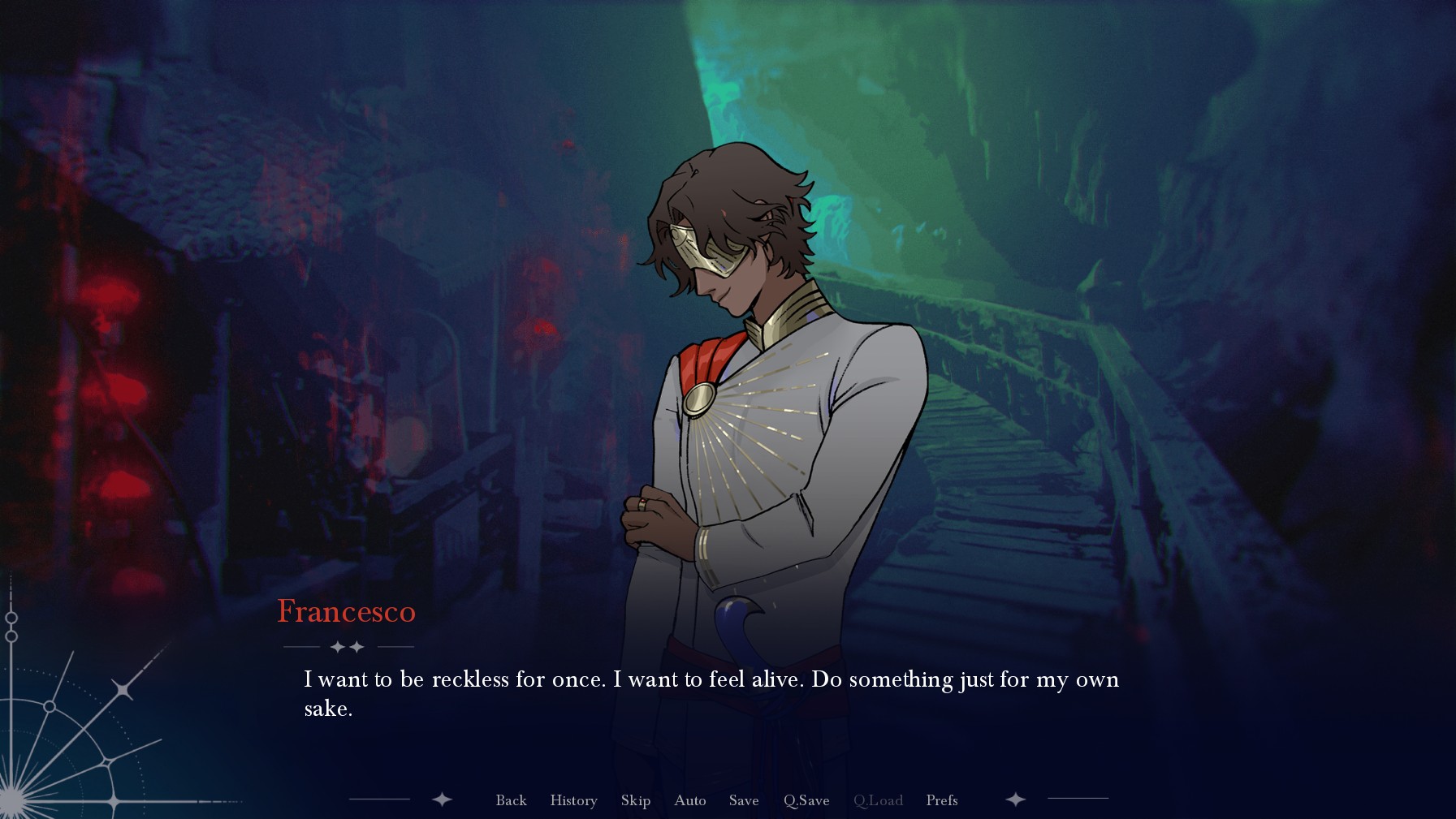This screenshot has width=1456, height=819.
Task: Open the dialogue History log
Action: (573, 800)
